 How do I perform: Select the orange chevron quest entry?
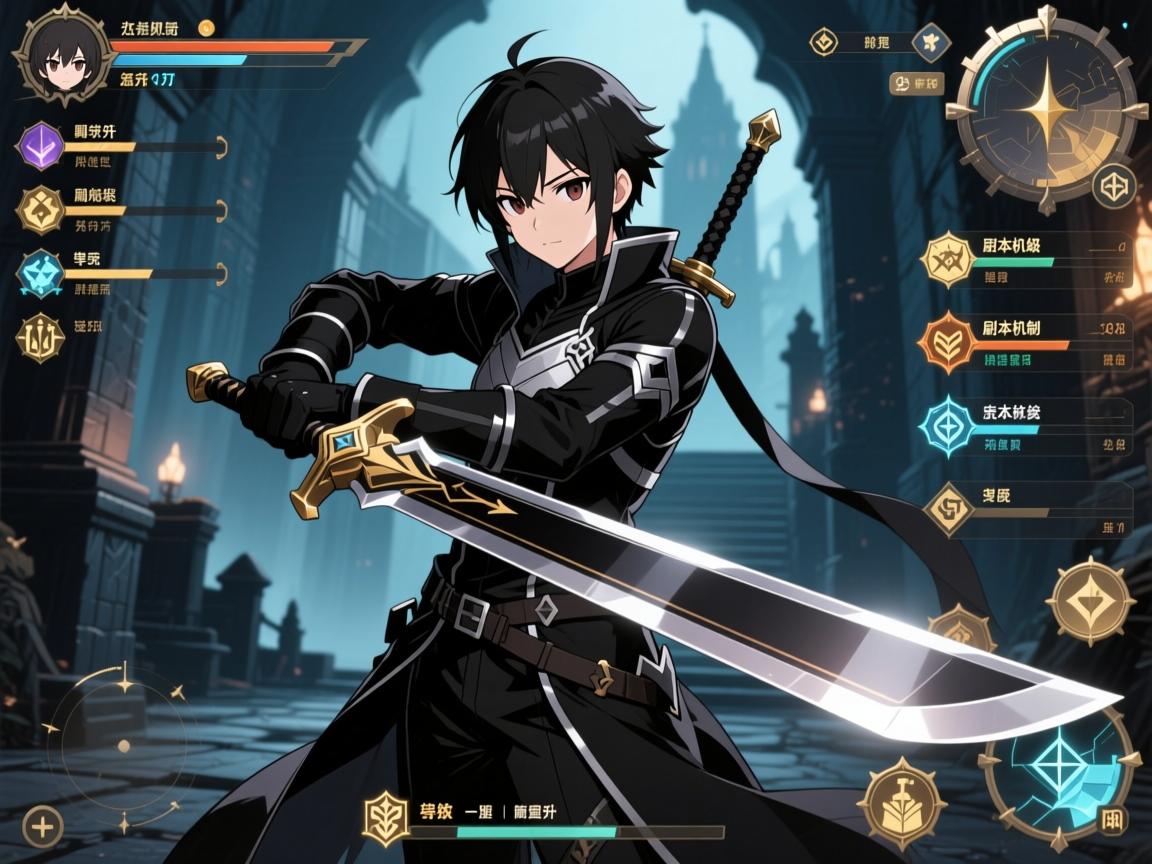[947, 340]
